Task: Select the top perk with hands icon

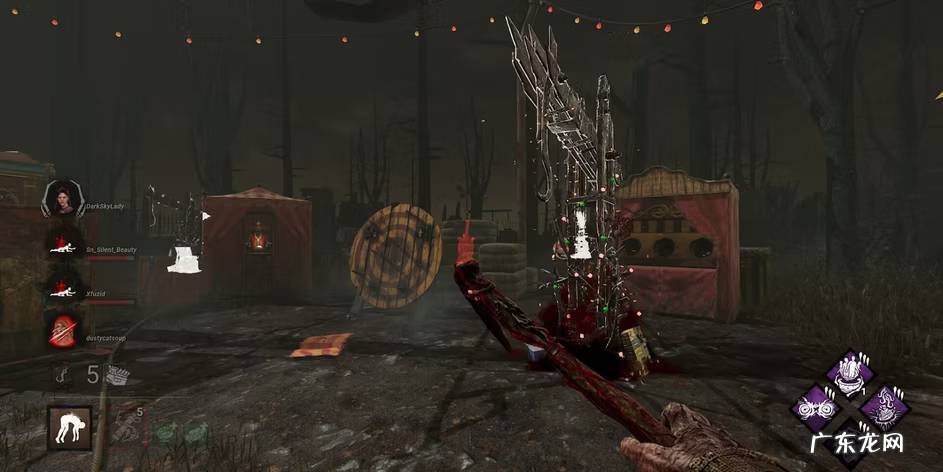Action: [x=851, y=375]
